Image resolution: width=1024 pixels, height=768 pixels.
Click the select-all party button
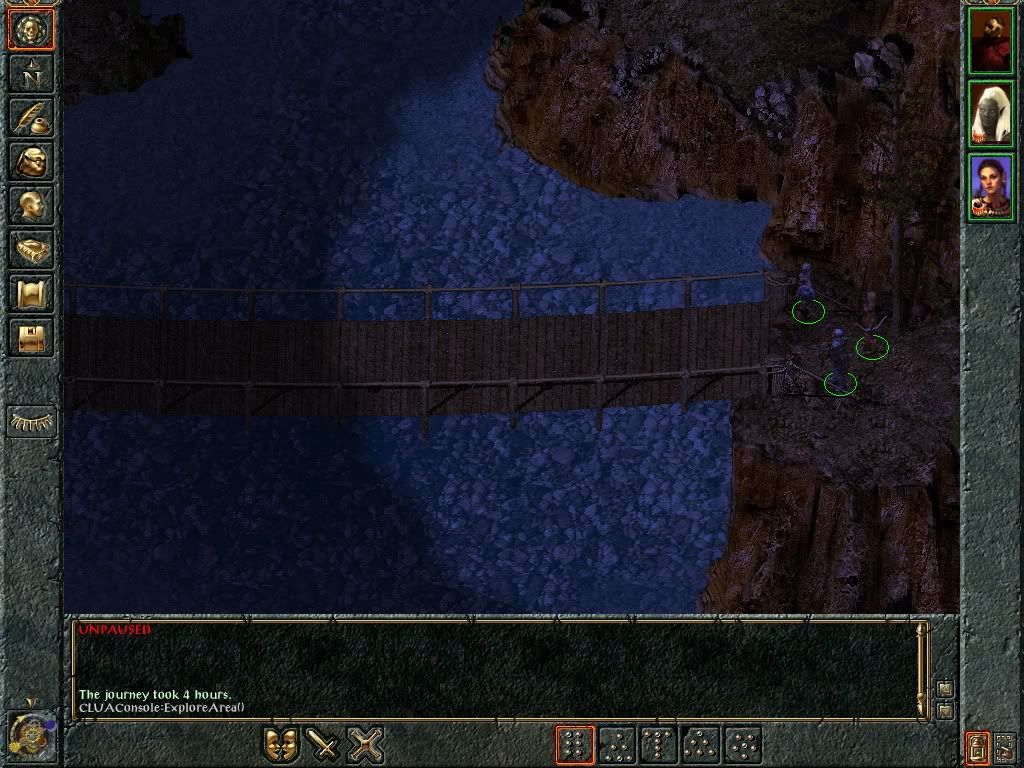point(1004,746)
